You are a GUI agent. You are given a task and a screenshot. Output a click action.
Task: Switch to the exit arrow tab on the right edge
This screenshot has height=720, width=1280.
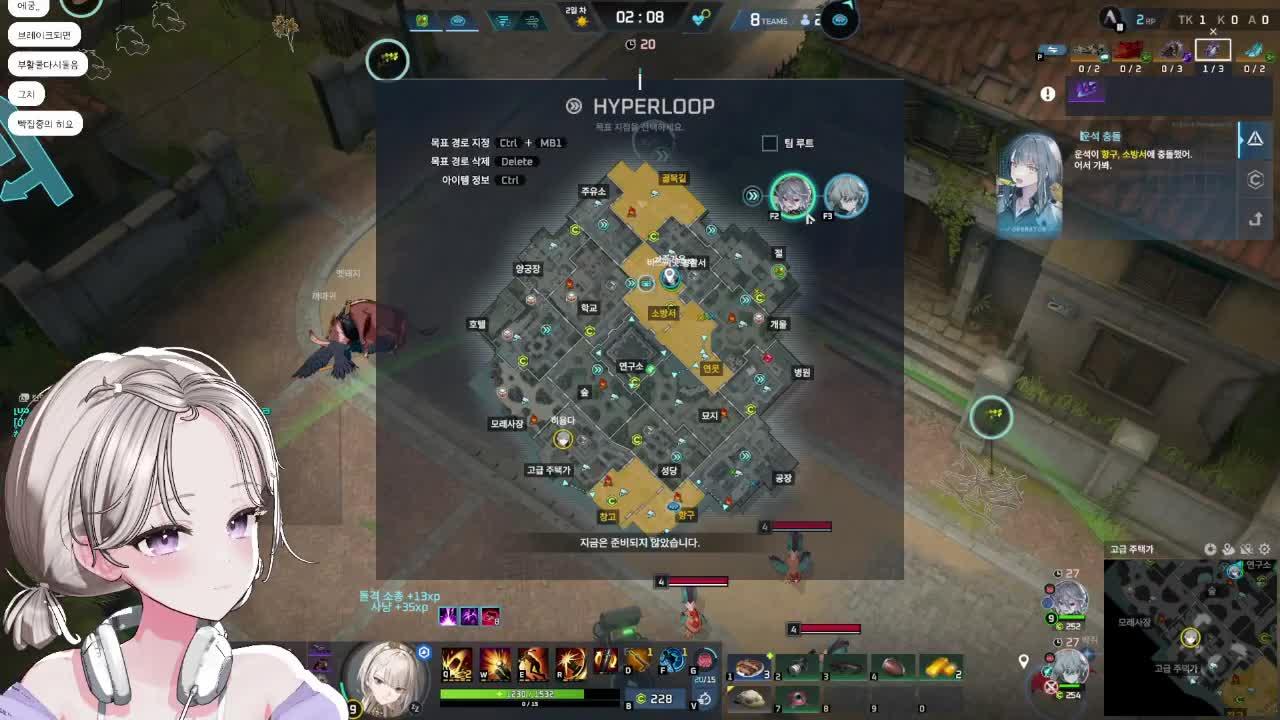pos(1256,219)
